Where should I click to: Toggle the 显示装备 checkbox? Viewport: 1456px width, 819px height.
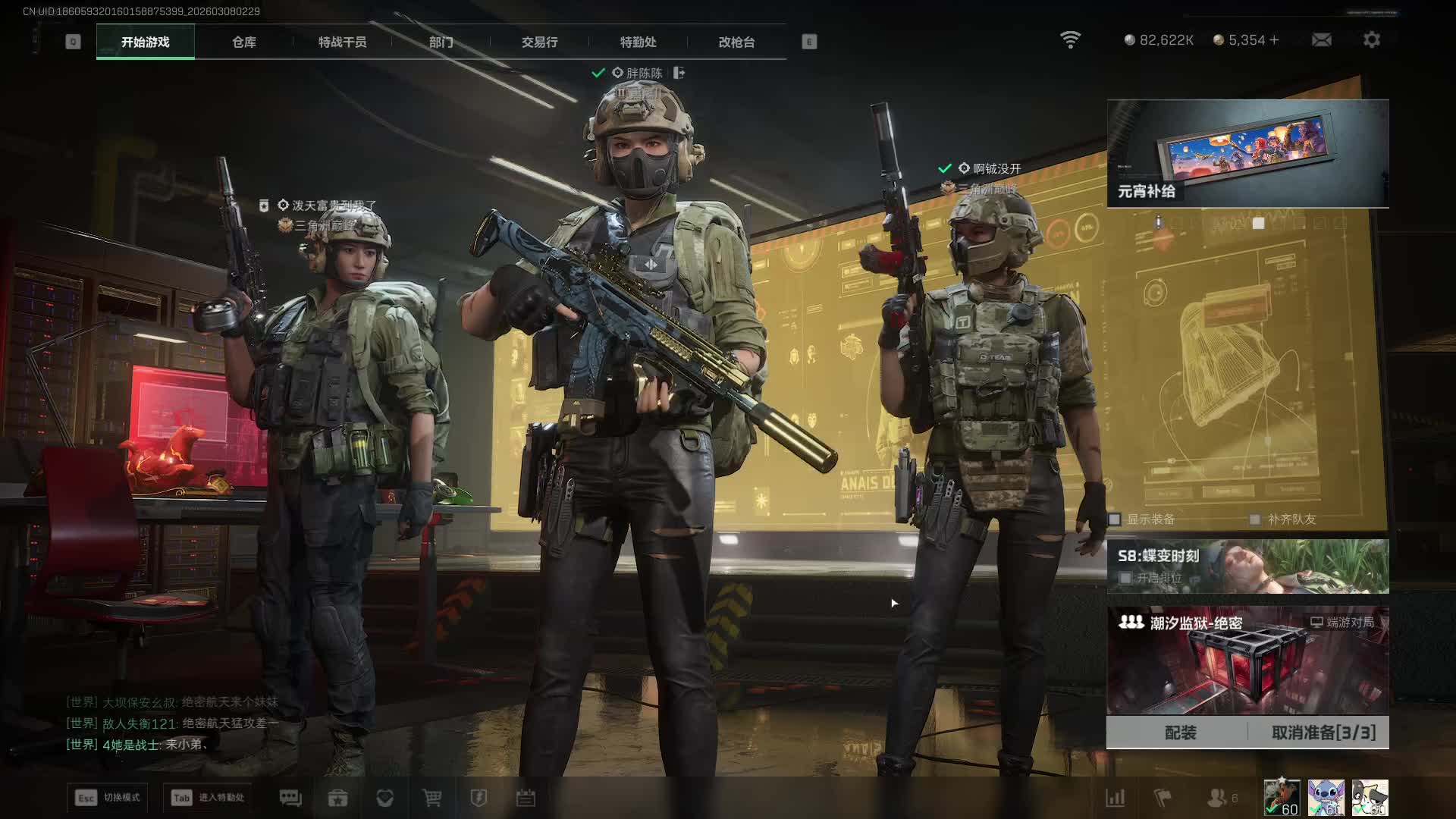(x=1115, y=519)
